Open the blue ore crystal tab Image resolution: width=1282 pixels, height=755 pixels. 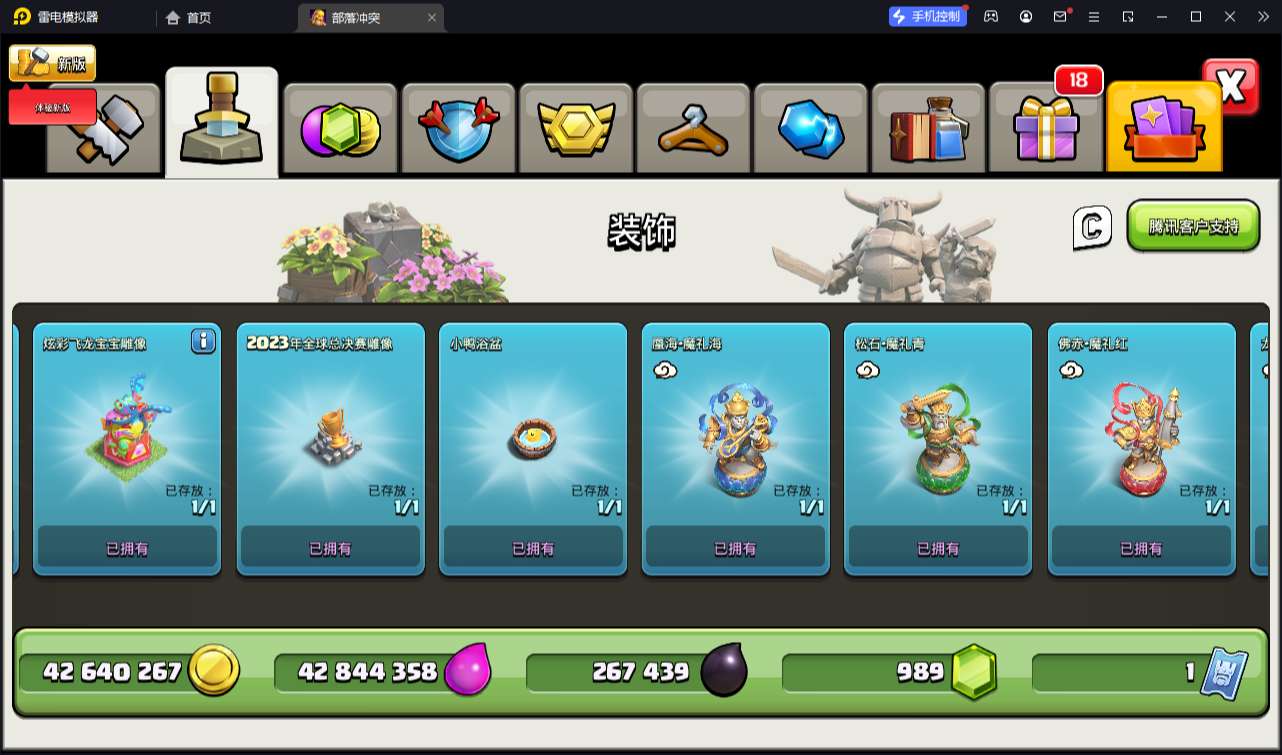(x=810, y=130)
